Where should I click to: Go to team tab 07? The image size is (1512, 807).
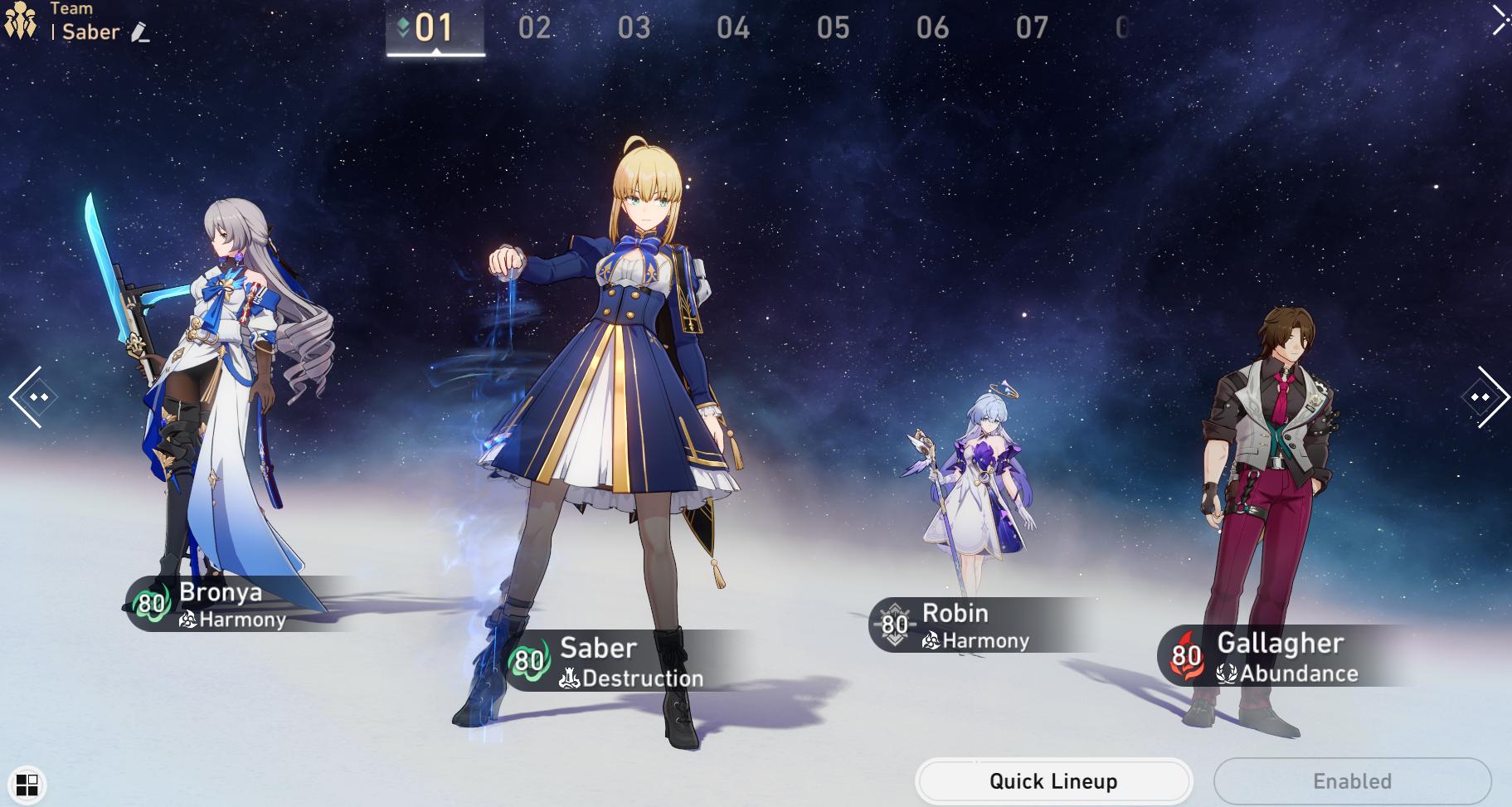(1032, 28)
